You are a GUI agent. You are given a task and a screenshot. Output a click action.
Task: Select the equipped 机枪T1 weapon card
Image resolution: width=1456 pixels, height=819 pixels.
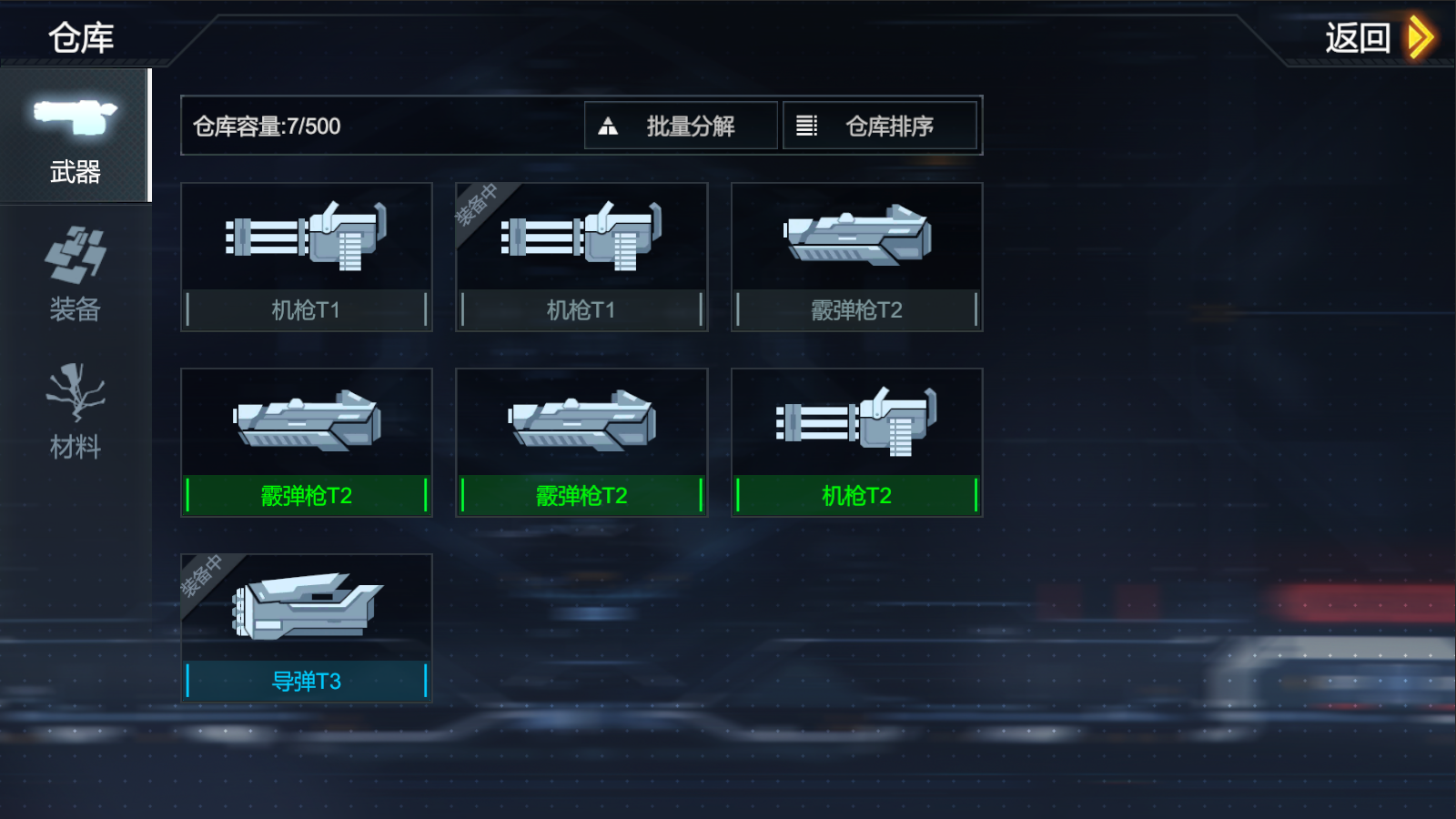[x=581, y=255]
